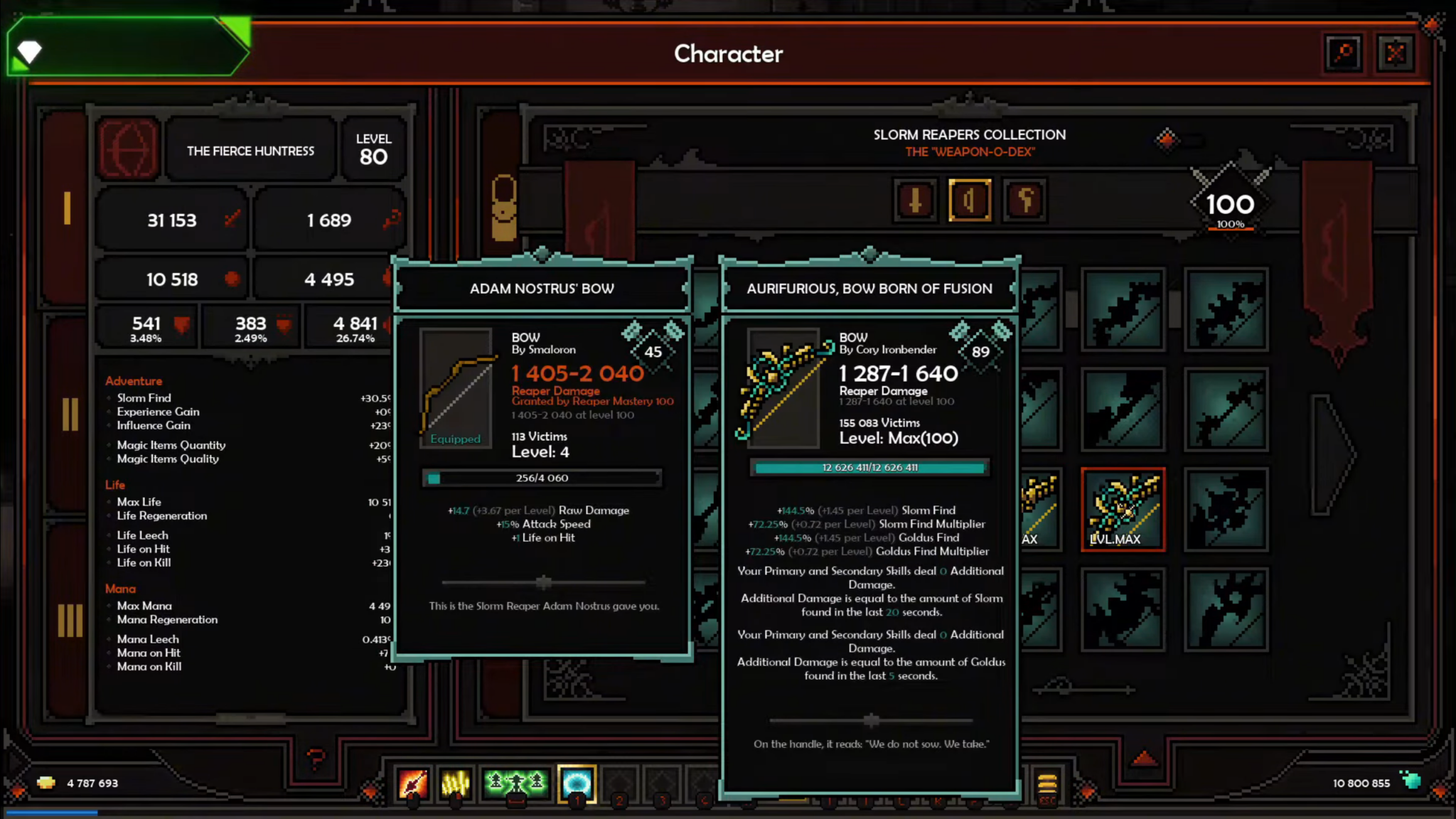Select the bow category in the Weapon-o-dex
The image size is (1456, 819).
970,200
